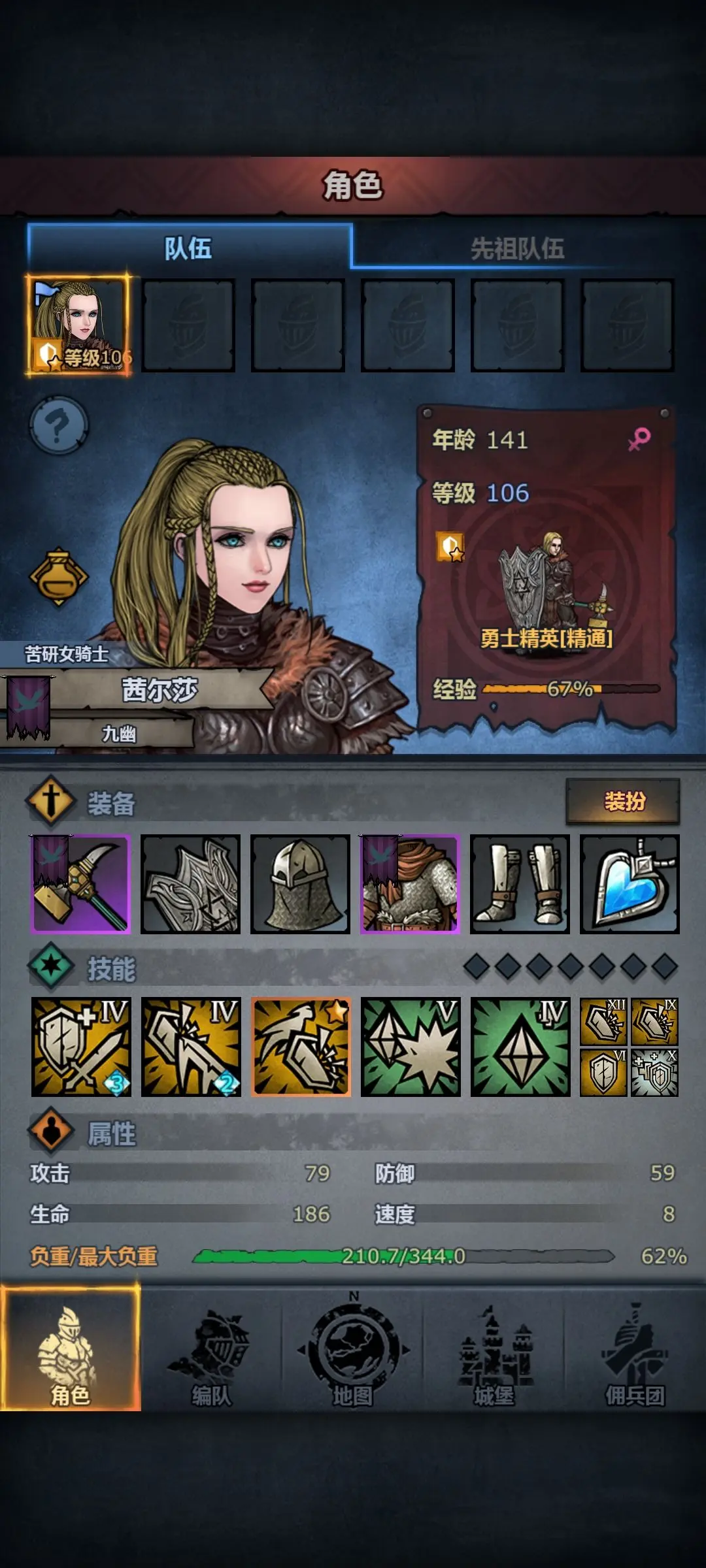Image resolution: width=706 pixels, height=1568 pixels.
Task: Open the 先祖队伍 tab
Action: tap(517, 248)
